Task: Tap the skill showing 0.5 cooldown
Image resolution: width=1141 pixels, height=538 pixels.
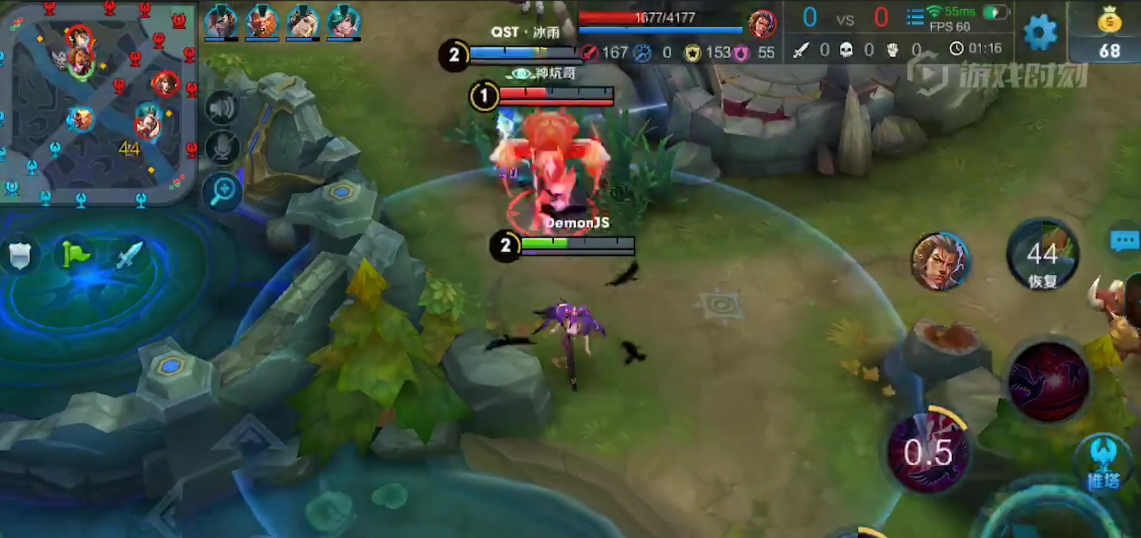Action: tap(928, 452)
